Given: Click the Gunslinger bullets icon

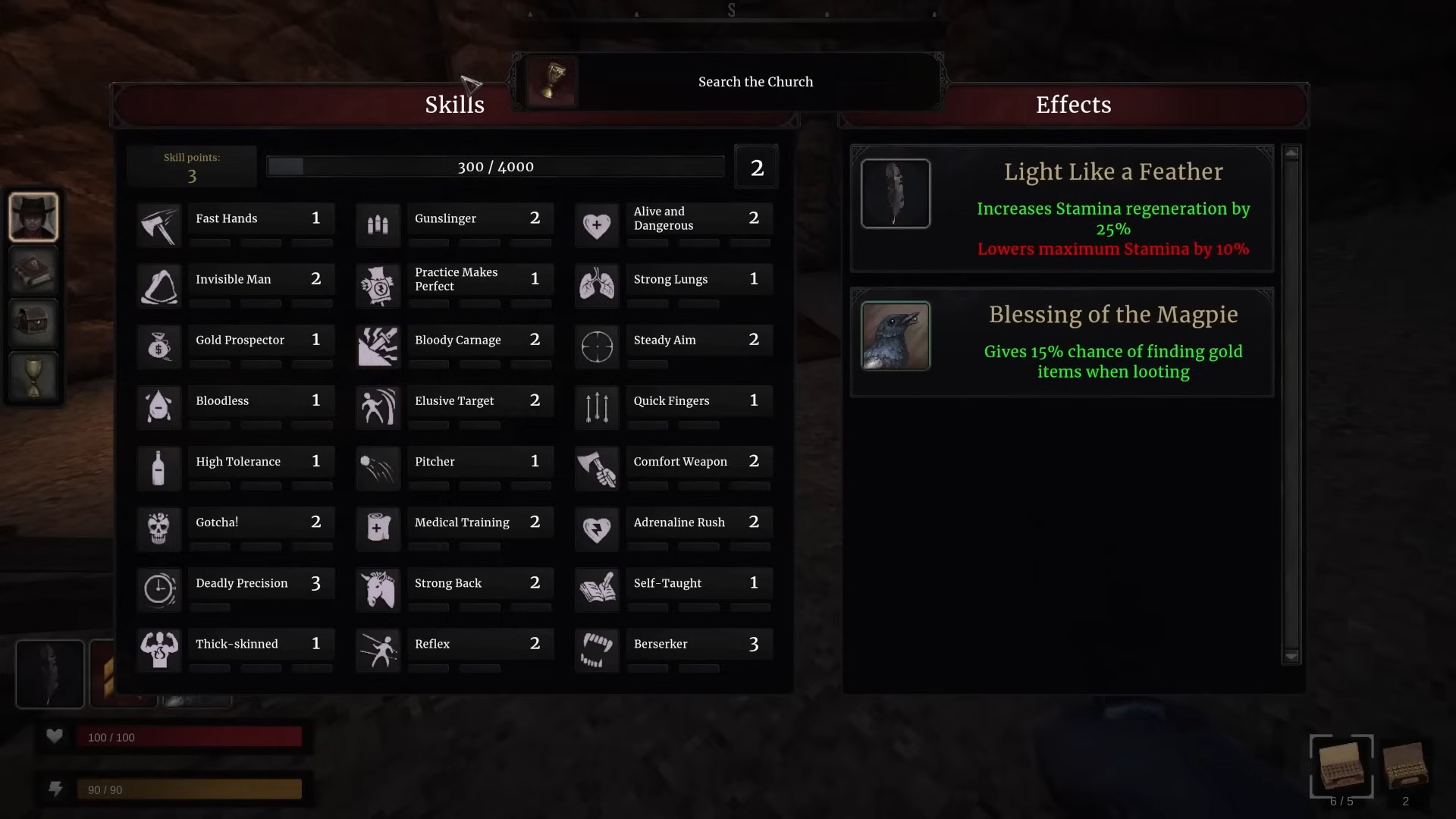Looking at the screenshot, I should (x=378, y=225).
